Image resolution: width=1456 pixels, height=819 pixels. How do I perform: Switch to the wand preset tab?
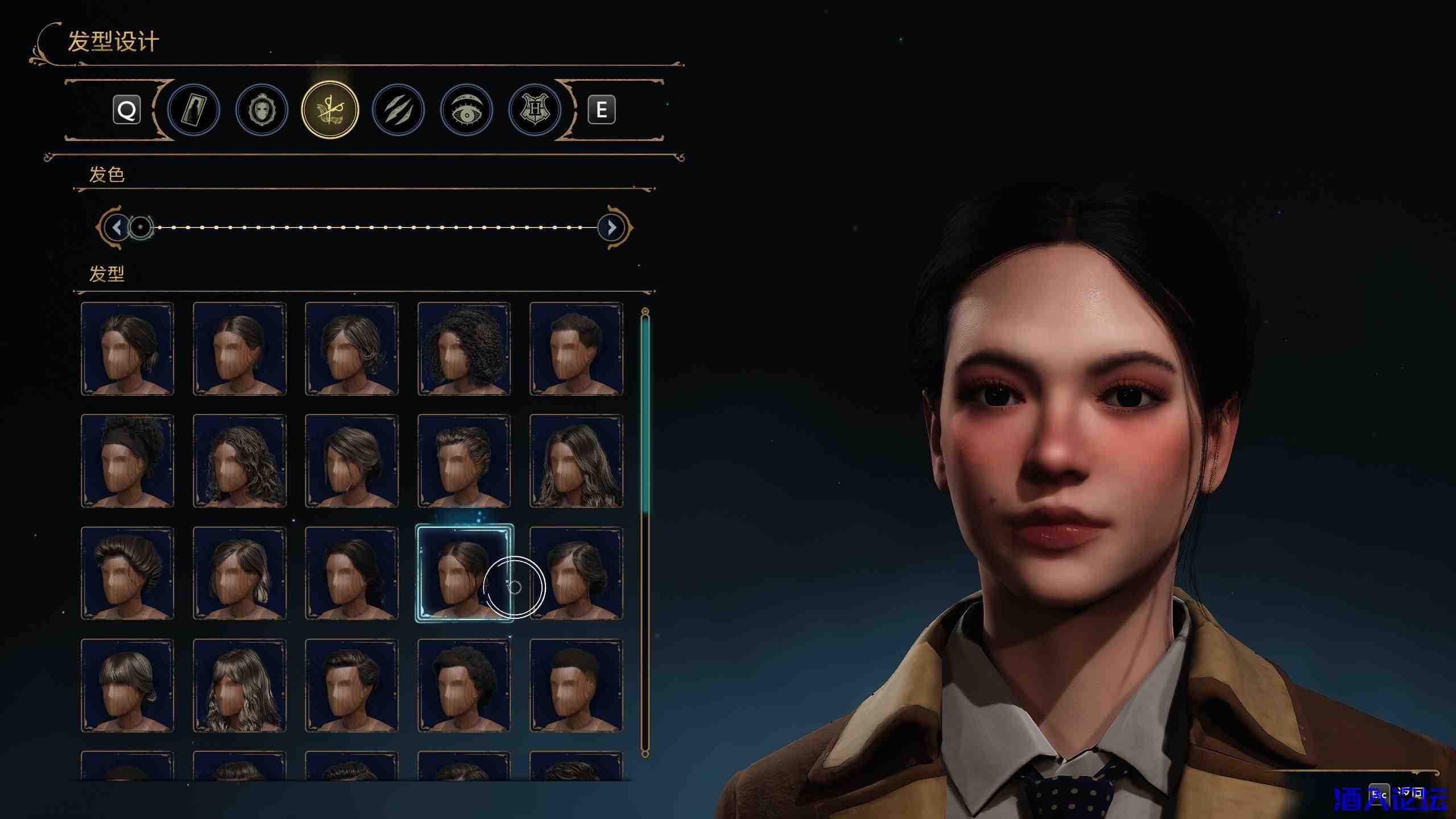point(193,110)
